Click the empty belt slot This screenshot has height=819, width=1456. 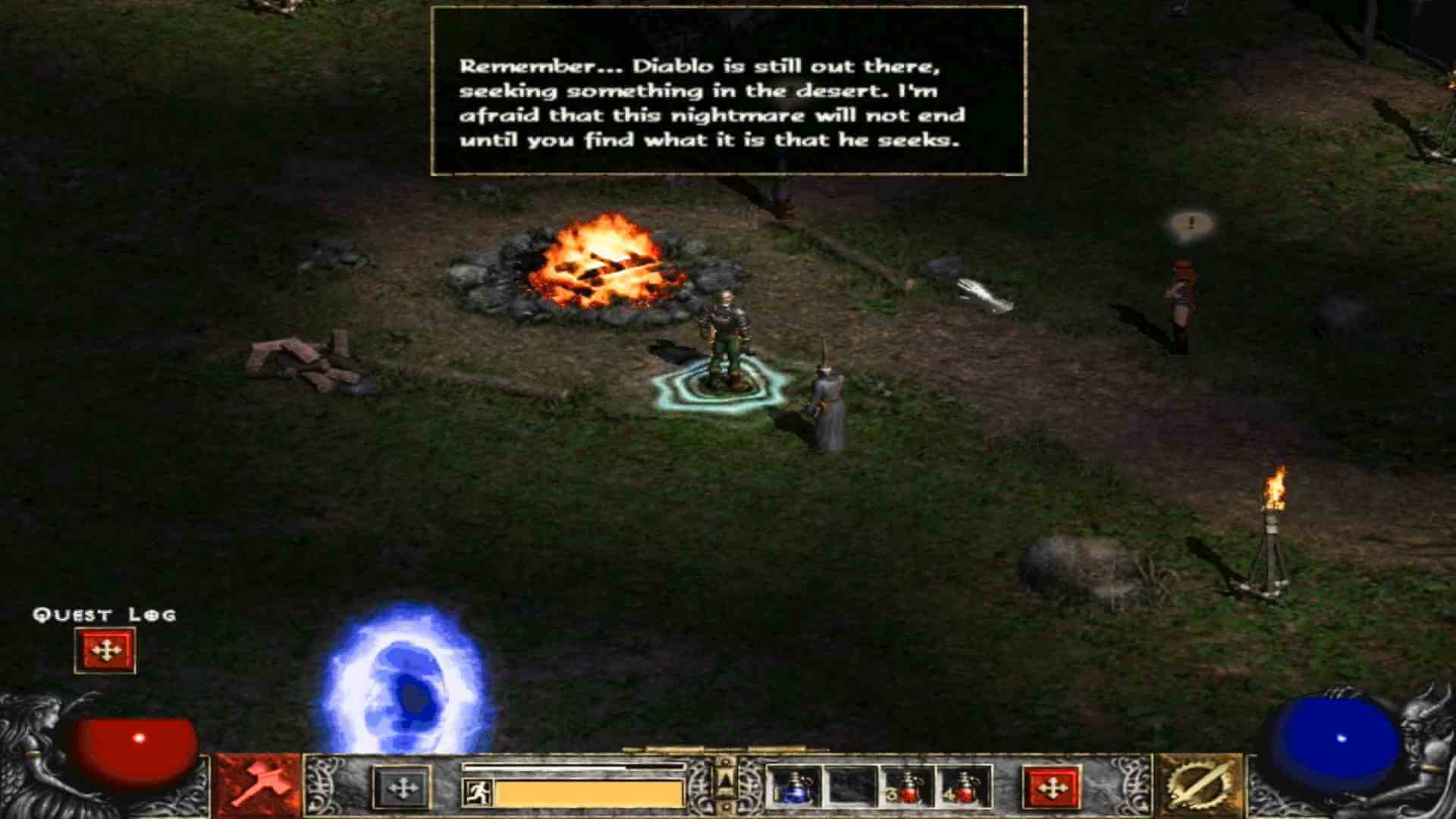pos(849,789)
